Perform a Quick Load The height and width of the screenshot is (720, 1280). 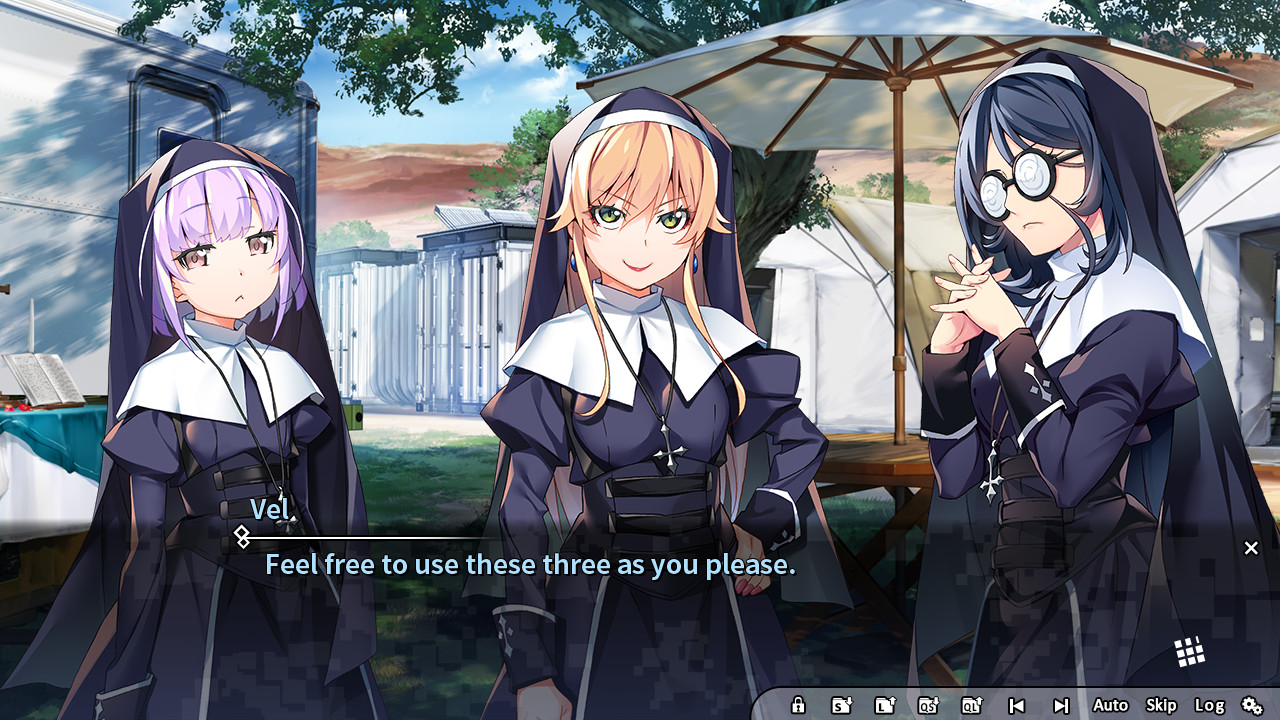971,705
